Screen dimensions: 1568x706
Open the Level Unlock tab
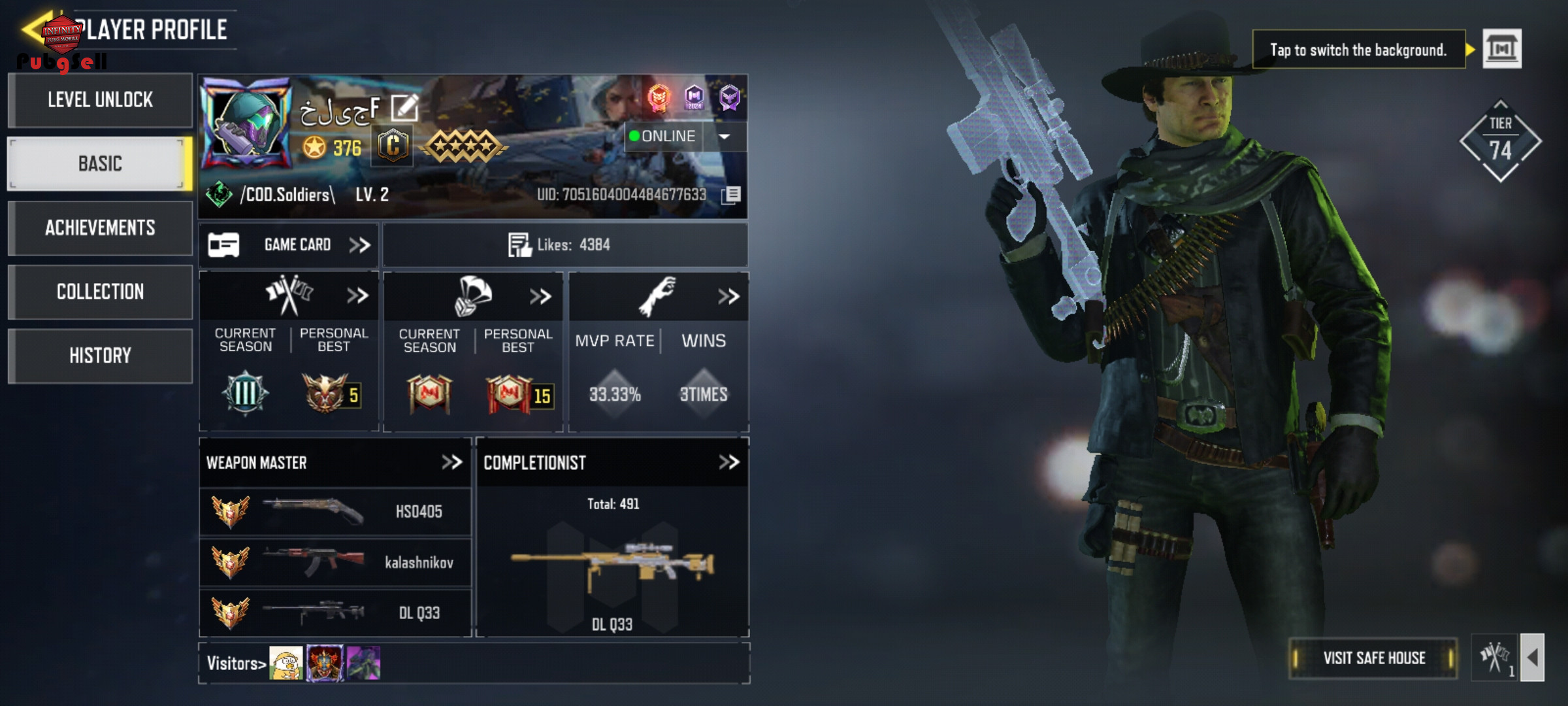tap(100, 100)
